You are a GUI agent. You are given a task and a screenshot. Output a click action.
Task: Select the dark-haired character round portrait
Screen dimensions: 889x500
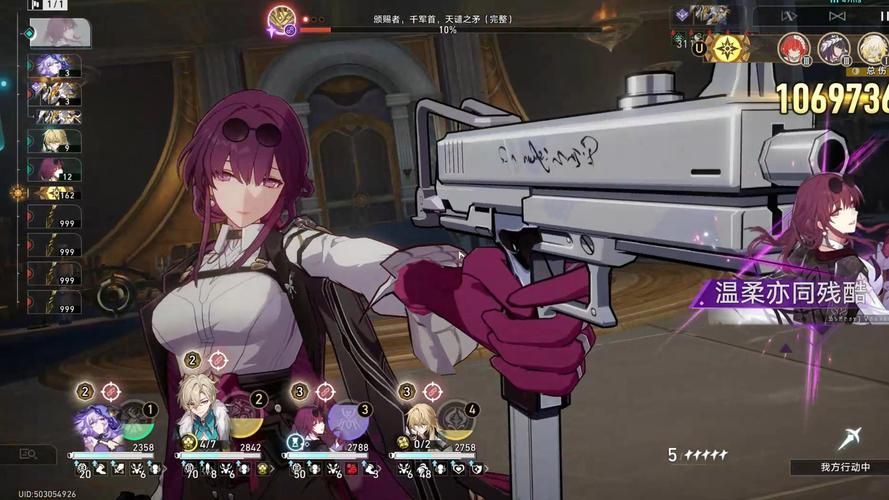[832, 47]
